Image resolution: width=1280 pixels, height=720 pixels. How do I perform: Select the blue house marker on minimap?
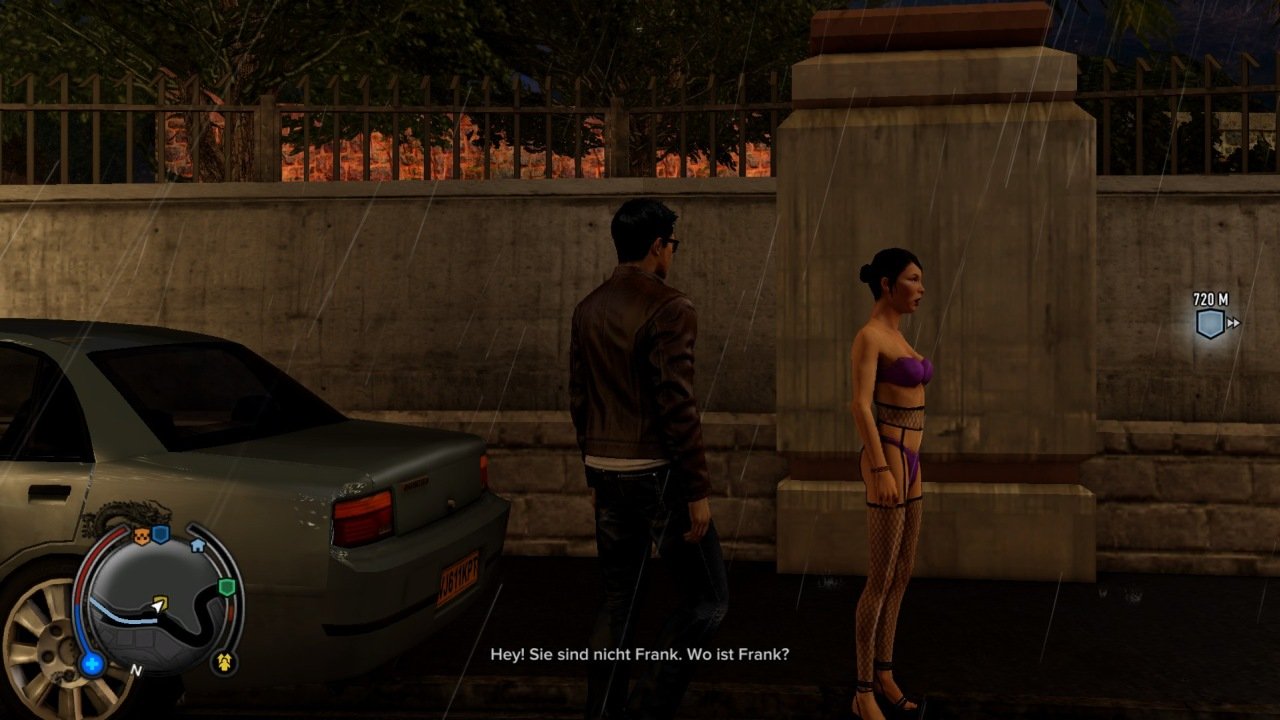point(197,545)
